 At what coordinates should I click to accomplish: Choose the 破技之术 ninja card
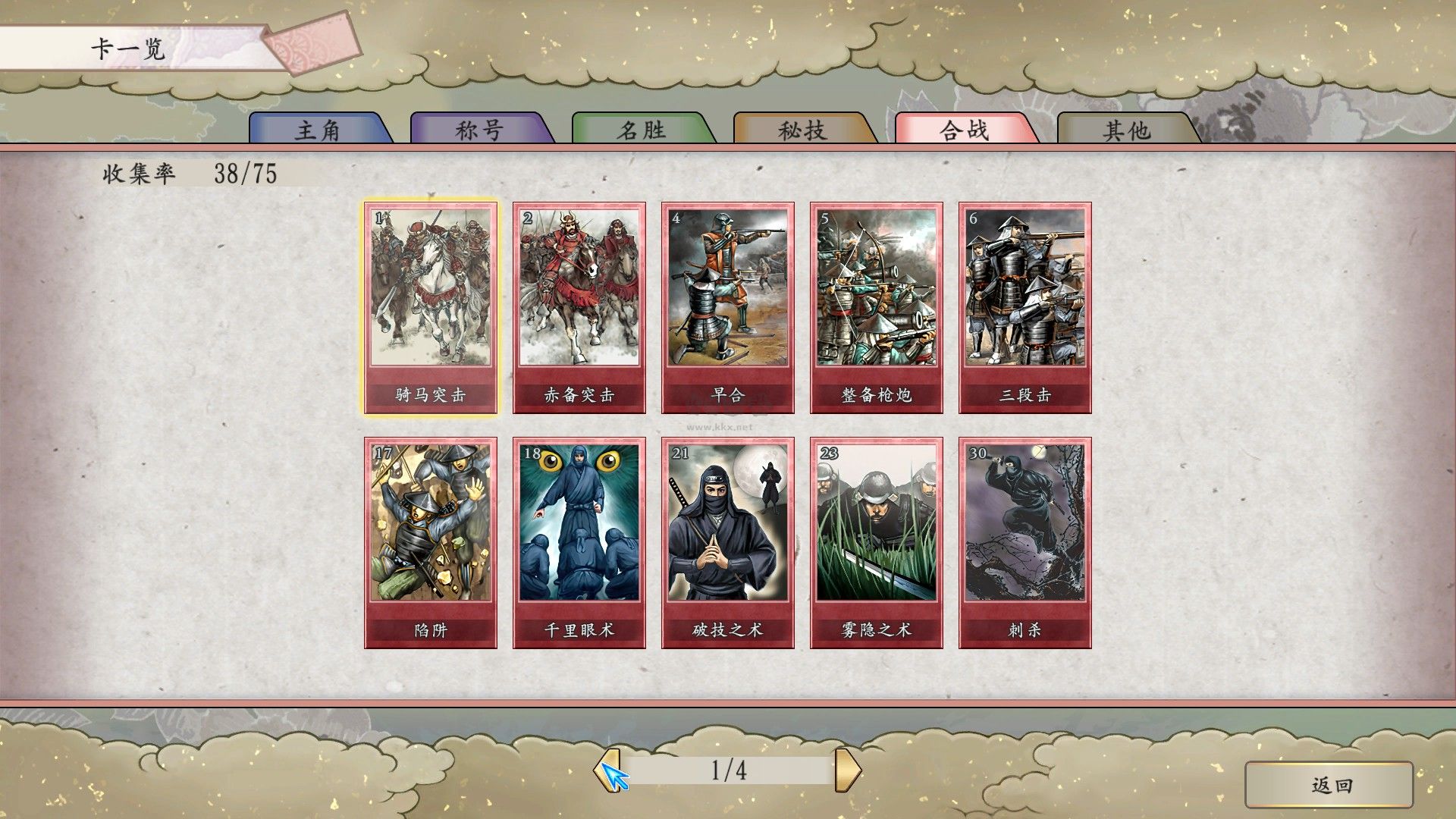728,542
